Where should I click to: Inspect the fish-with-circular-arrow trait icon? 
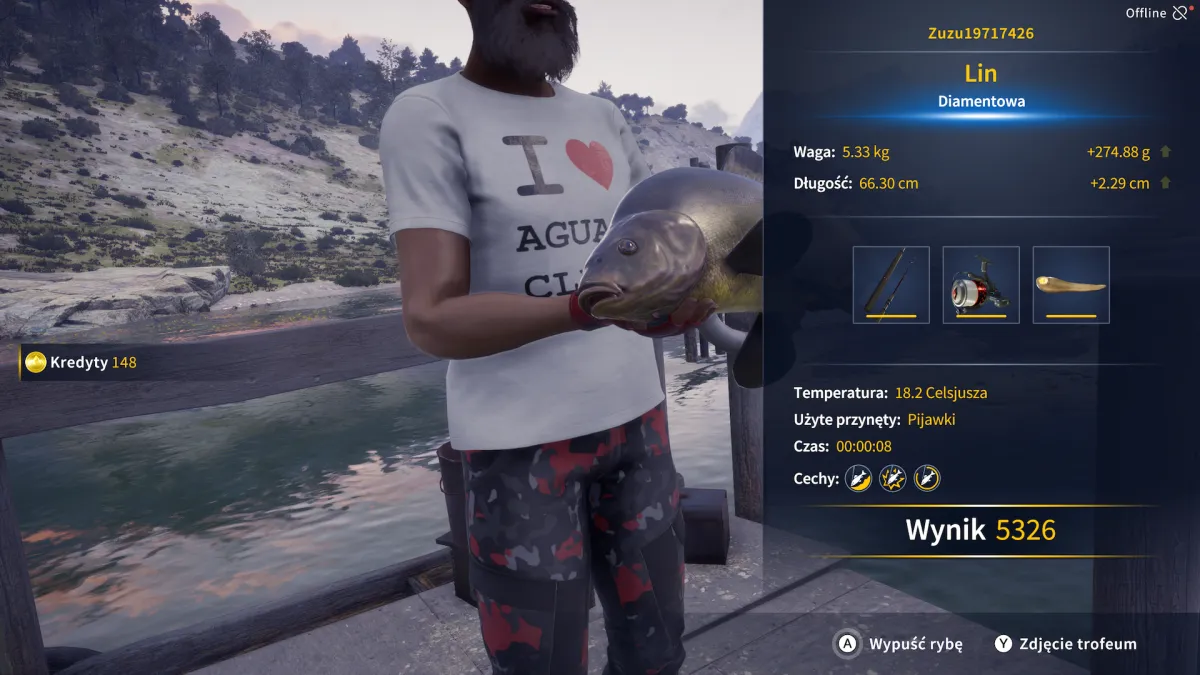(927, 478)
